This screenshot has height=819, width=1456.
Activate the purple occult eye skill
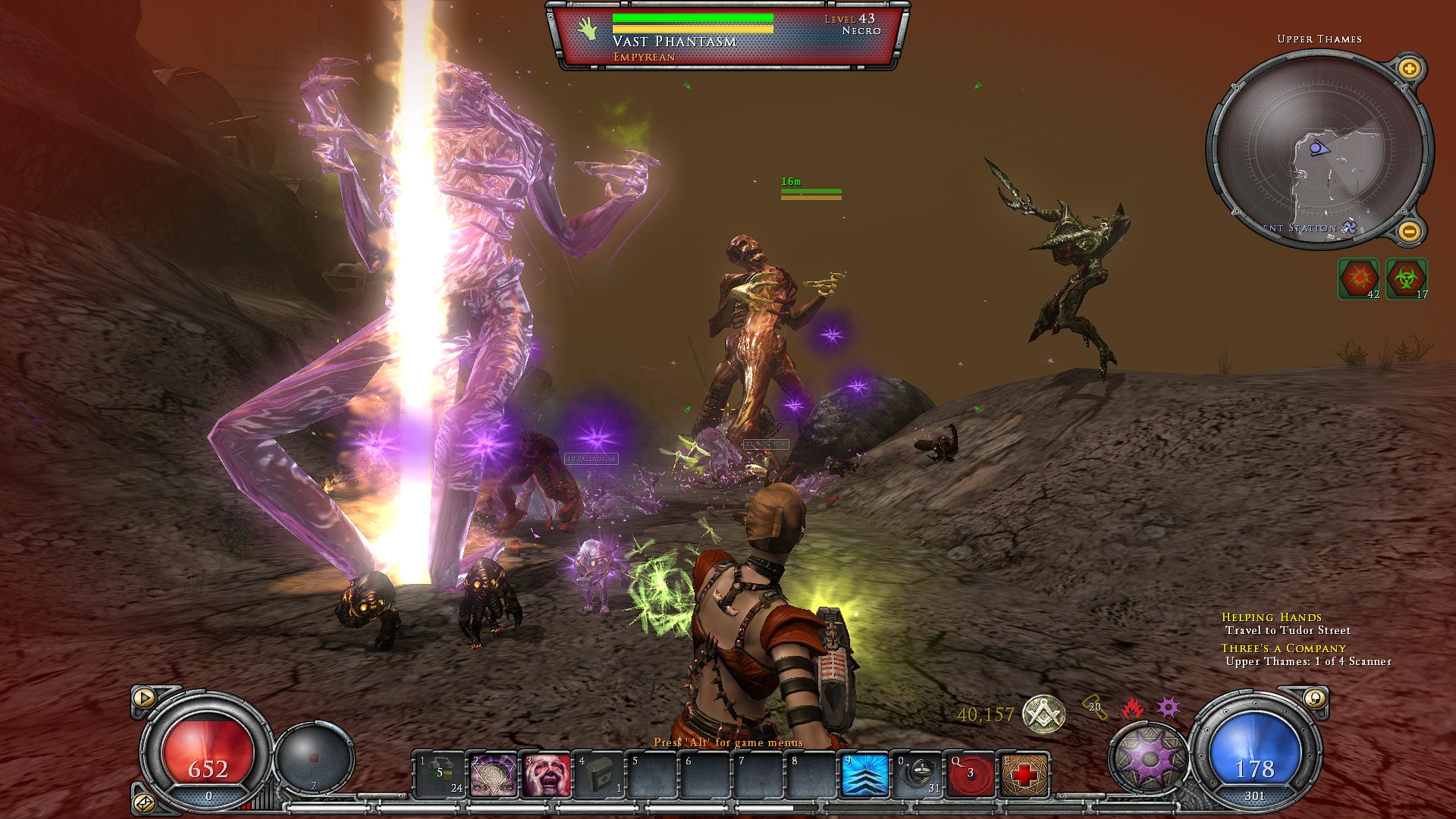pyautogui.click(x=494, y=775)
